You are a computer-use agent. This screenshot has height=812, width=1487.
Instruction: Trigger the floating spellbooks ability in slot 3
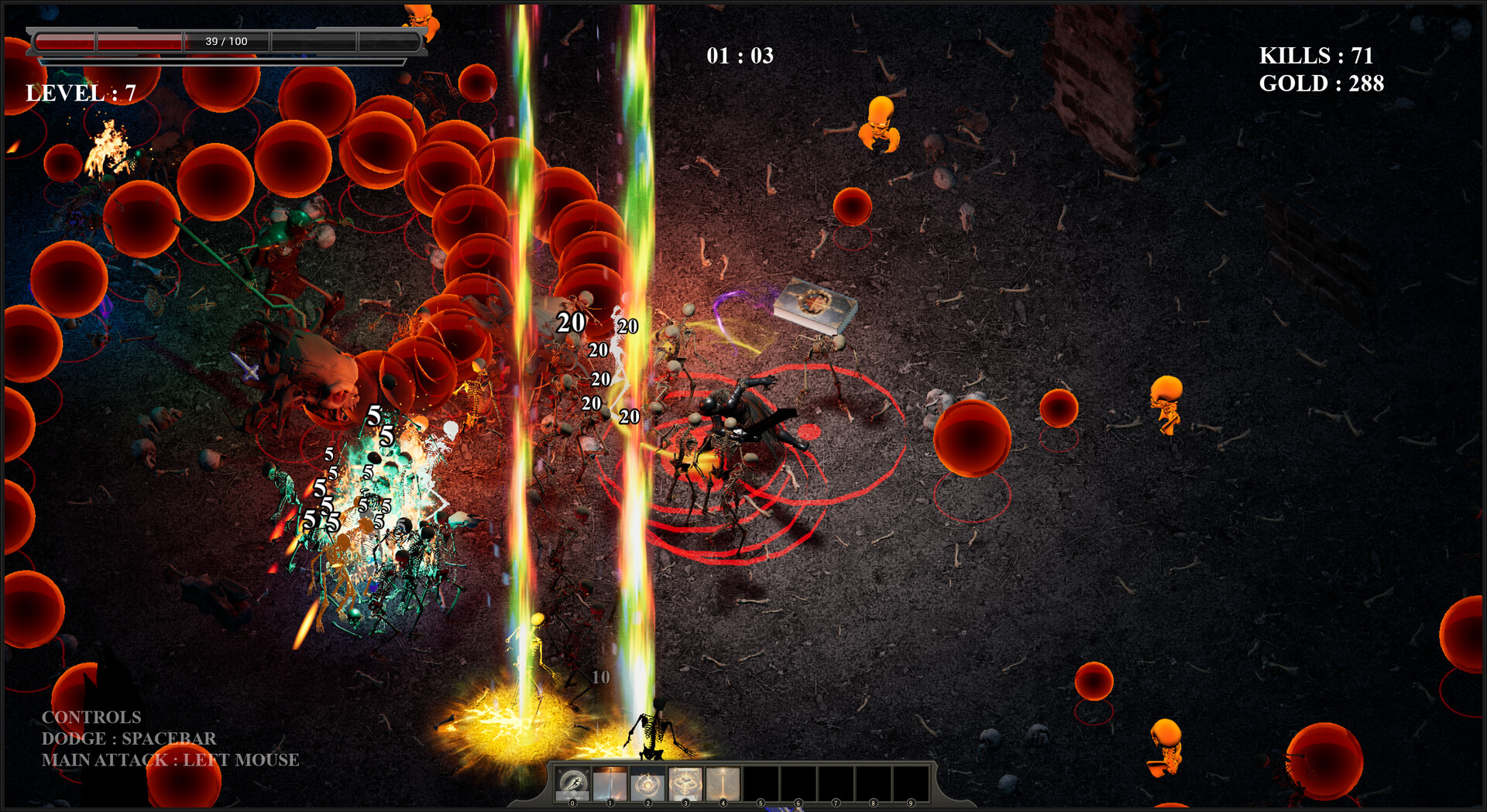(x=685, y=784)
